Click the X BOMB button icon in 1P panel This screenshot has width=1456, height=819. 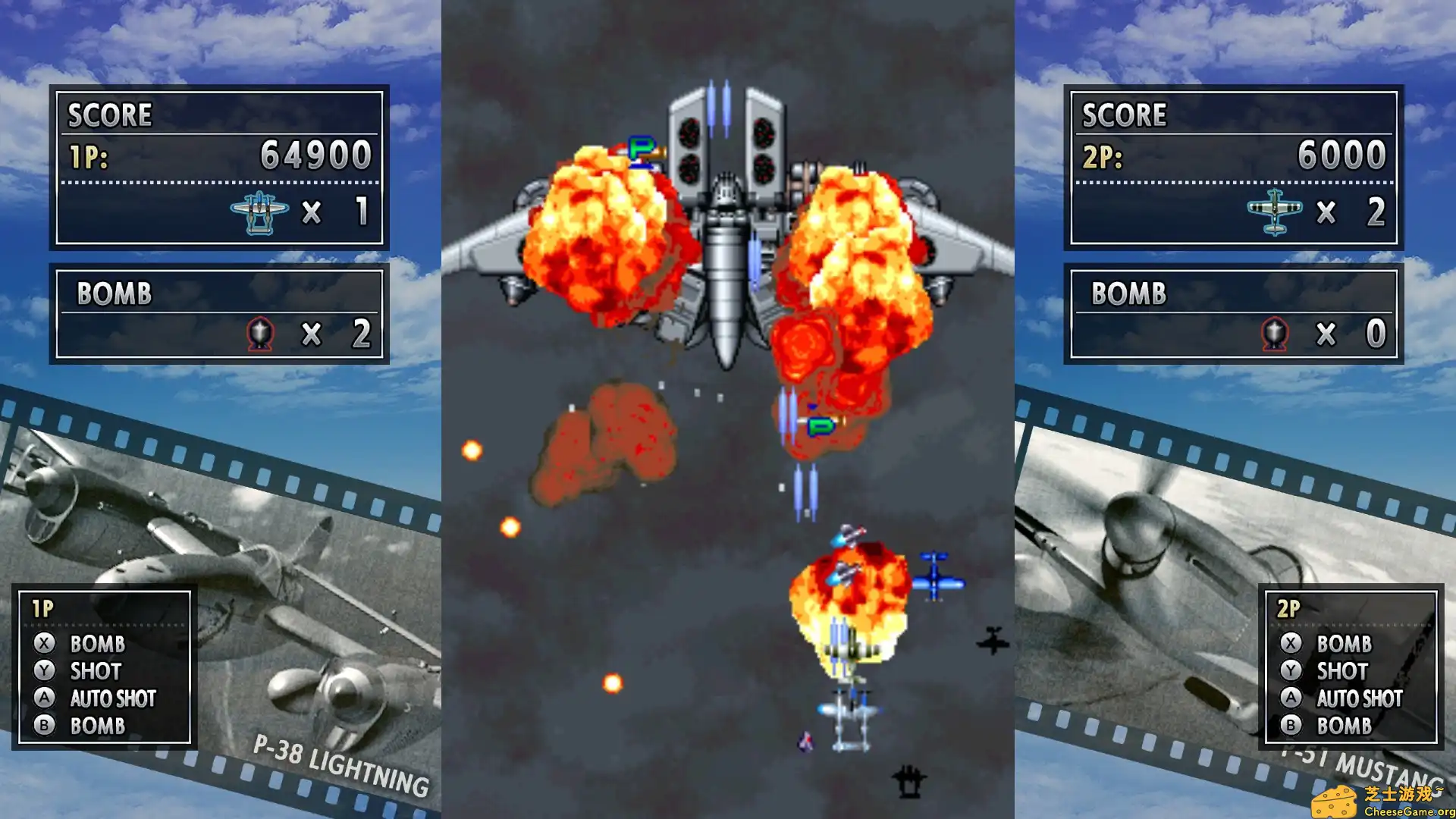coord(45,645)
